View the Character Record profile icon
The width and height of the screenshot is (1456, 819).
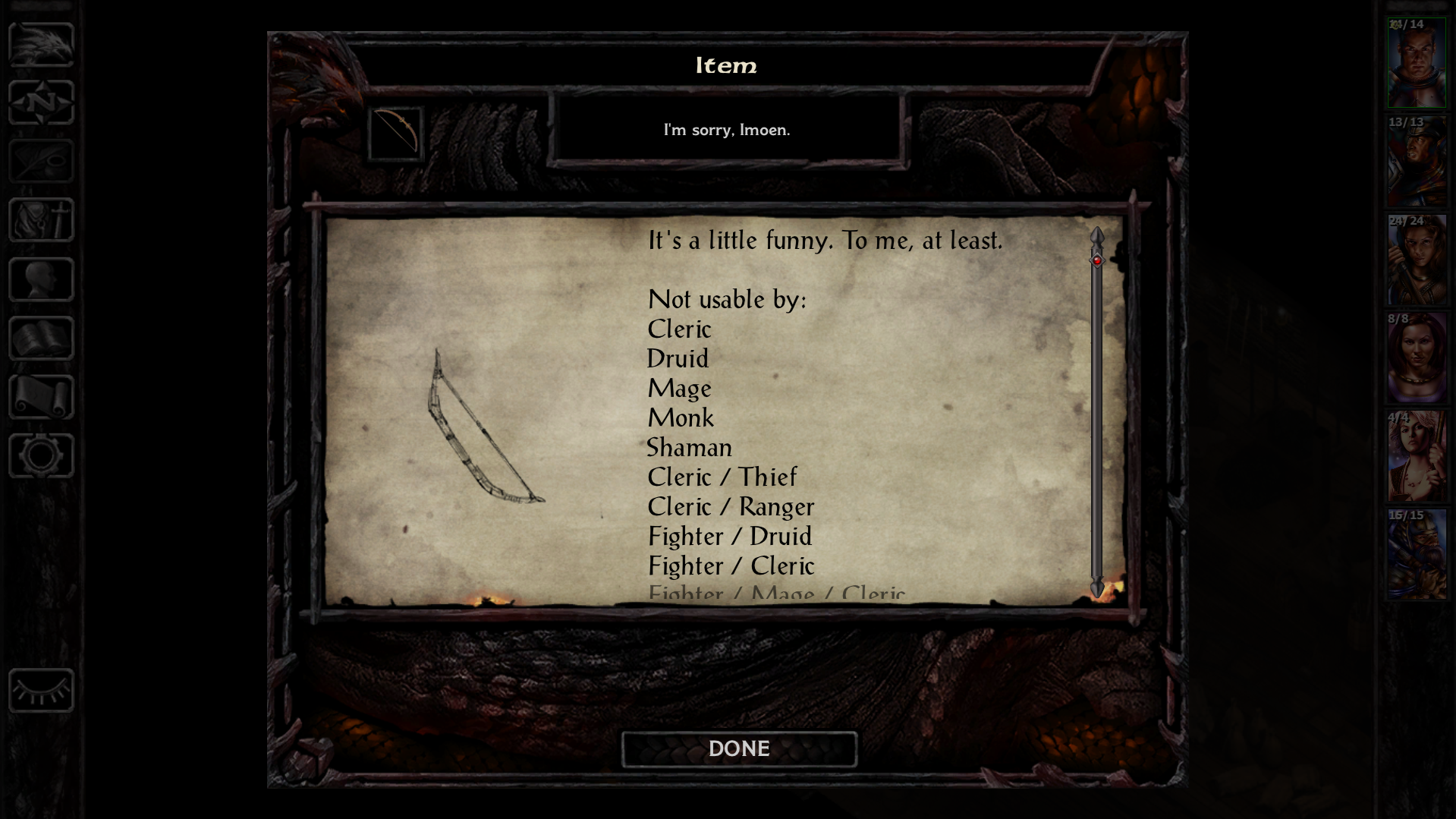point(40,278)
